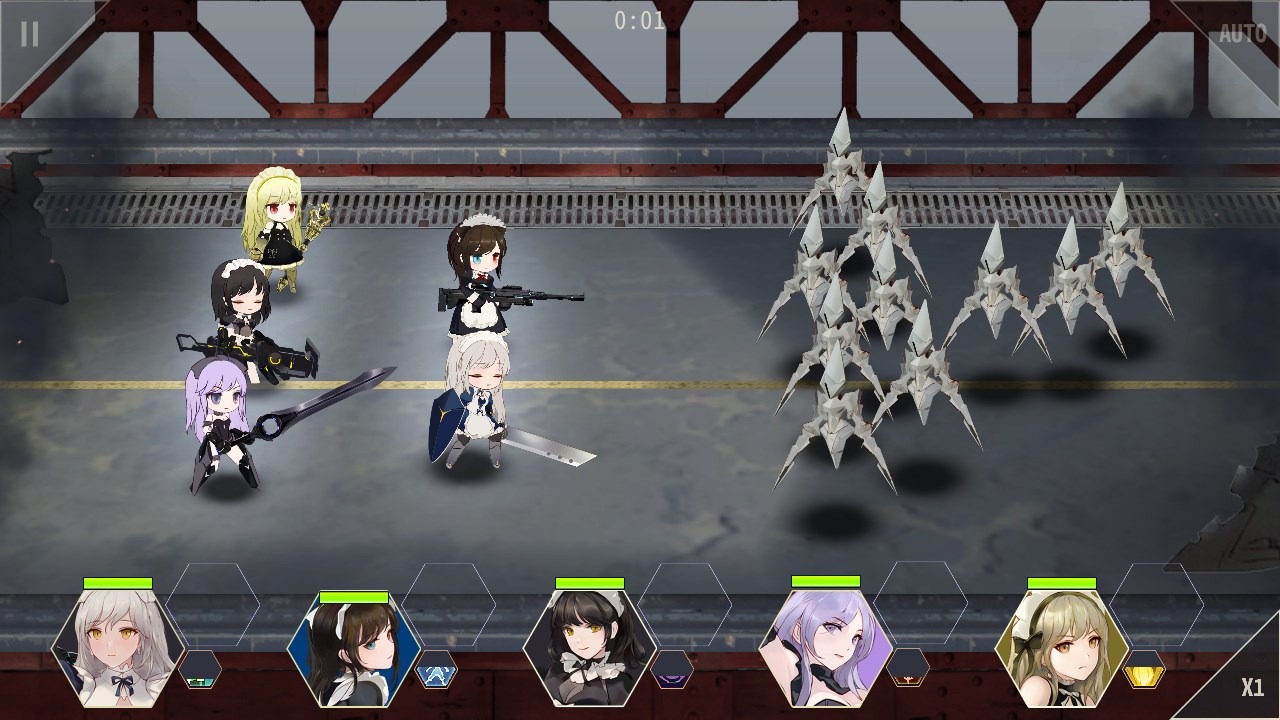Screen dimensions: 1280x720
Task: Select the purple-haired girl portrait
Action: [826, 647]
